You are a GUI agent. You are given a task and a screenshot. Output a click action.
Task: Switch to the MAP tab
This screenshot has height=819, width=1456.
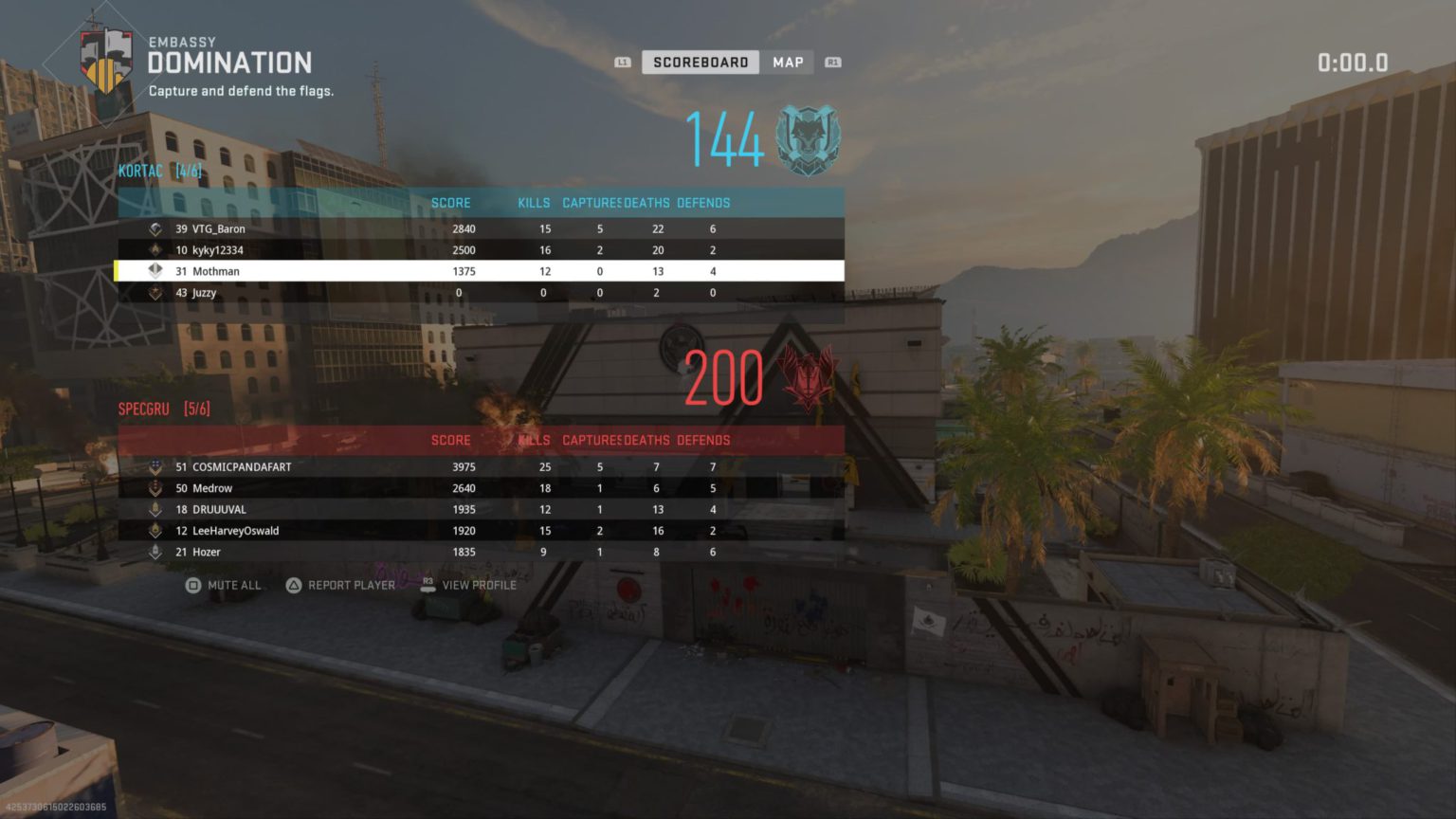788,62
